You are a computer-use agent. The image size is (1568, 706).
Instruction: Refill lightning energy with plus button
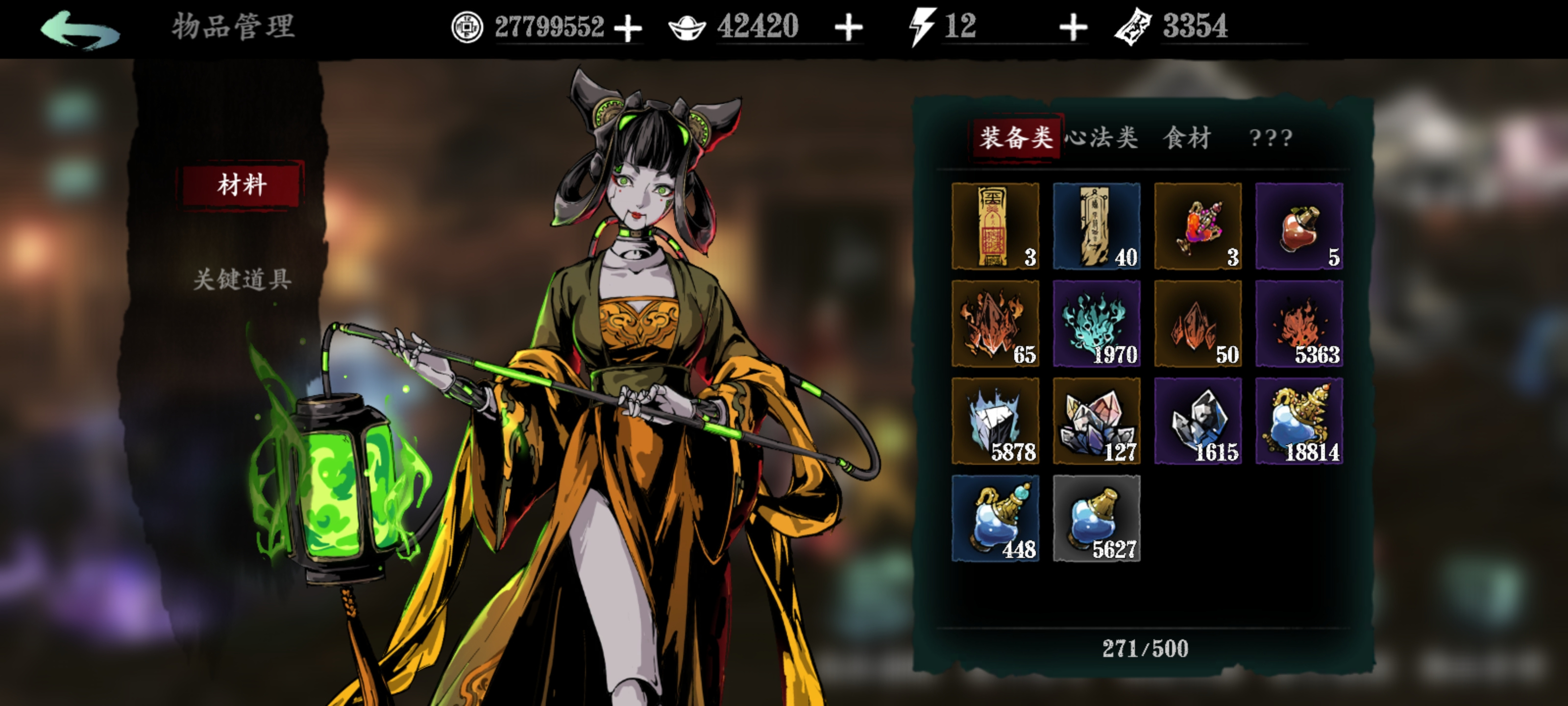pyautogui.click(x=1073, y=28)
